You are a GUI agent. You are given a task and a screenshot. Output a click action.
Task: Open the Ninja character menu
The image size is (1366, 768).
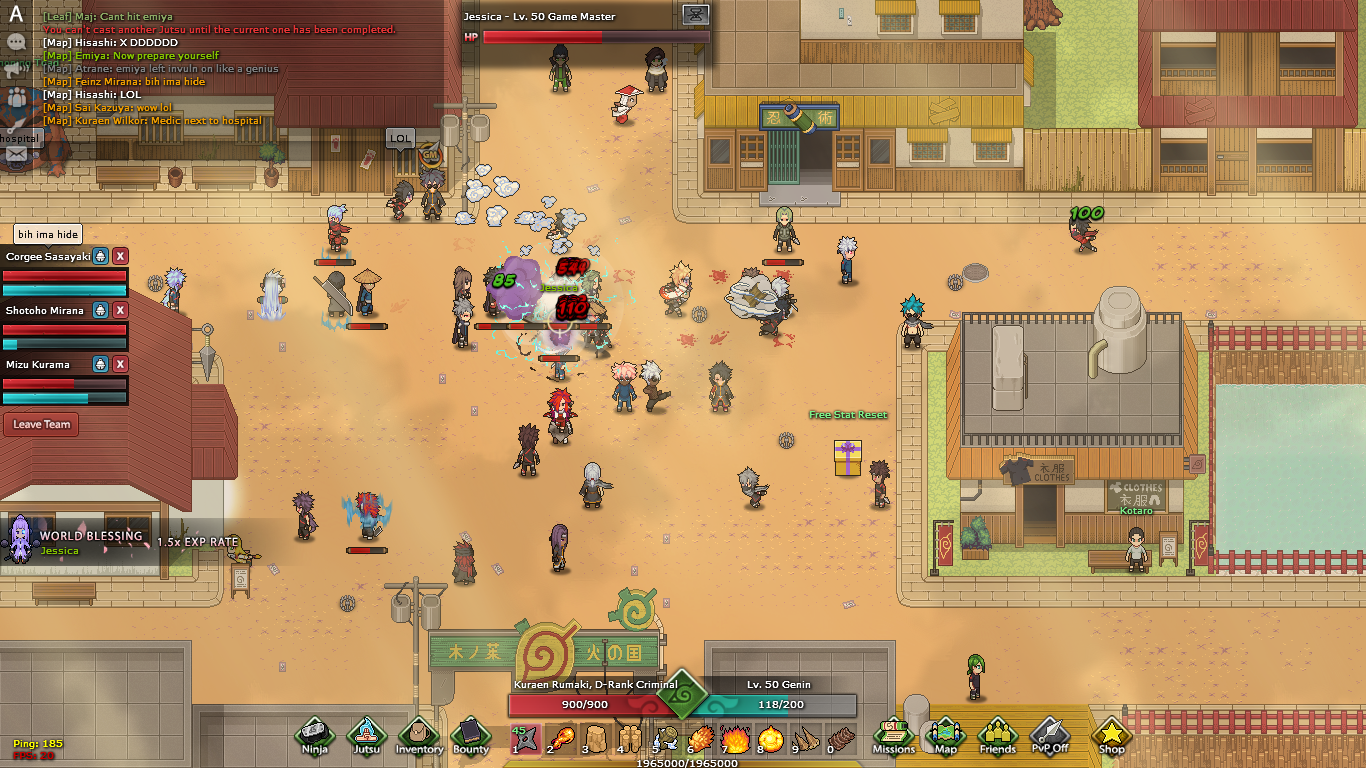[x=315, y=734]
